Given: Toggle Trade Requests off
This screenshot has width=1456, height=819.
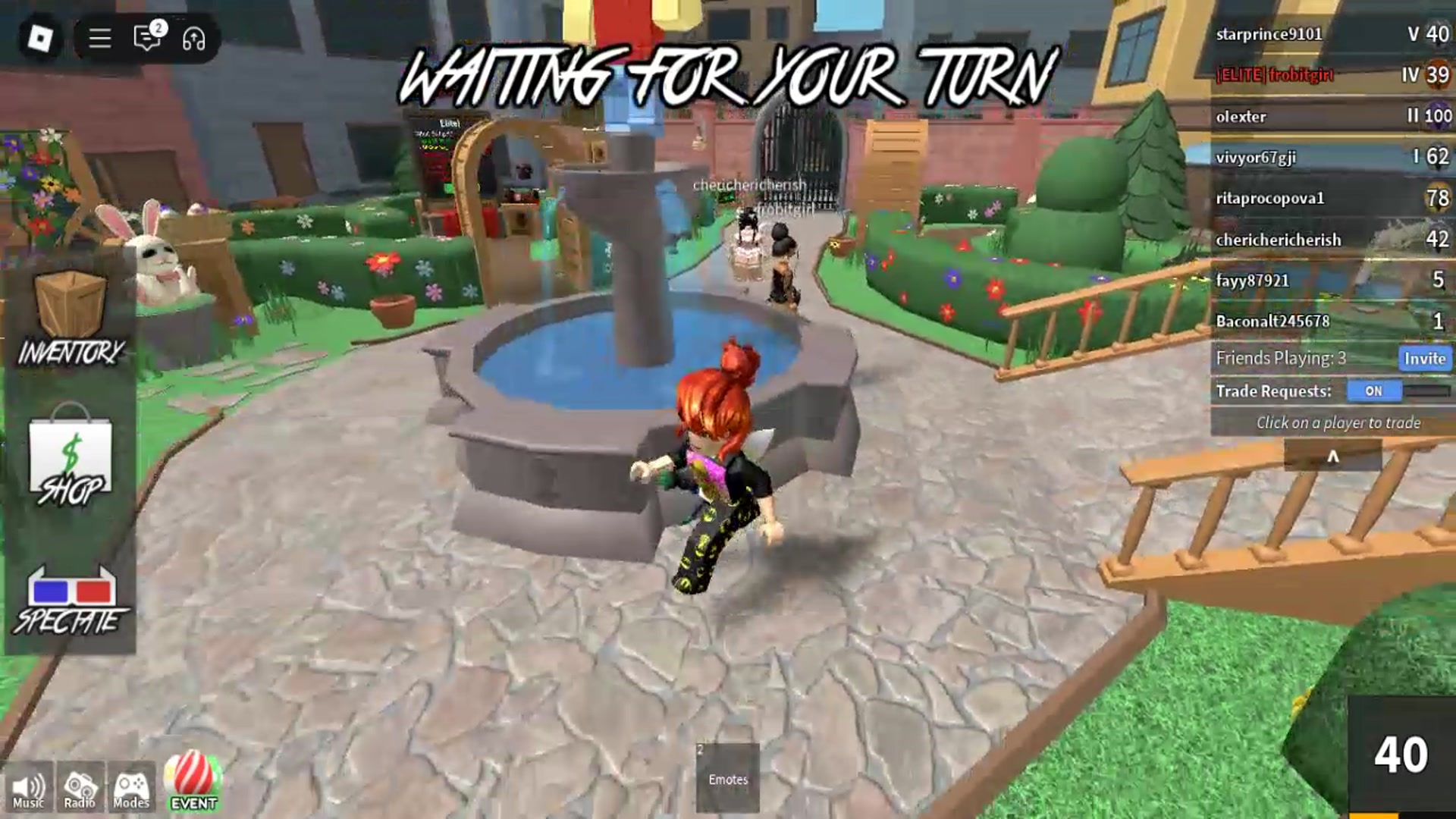Looking at the screenshot, I should coord(1374,391).
